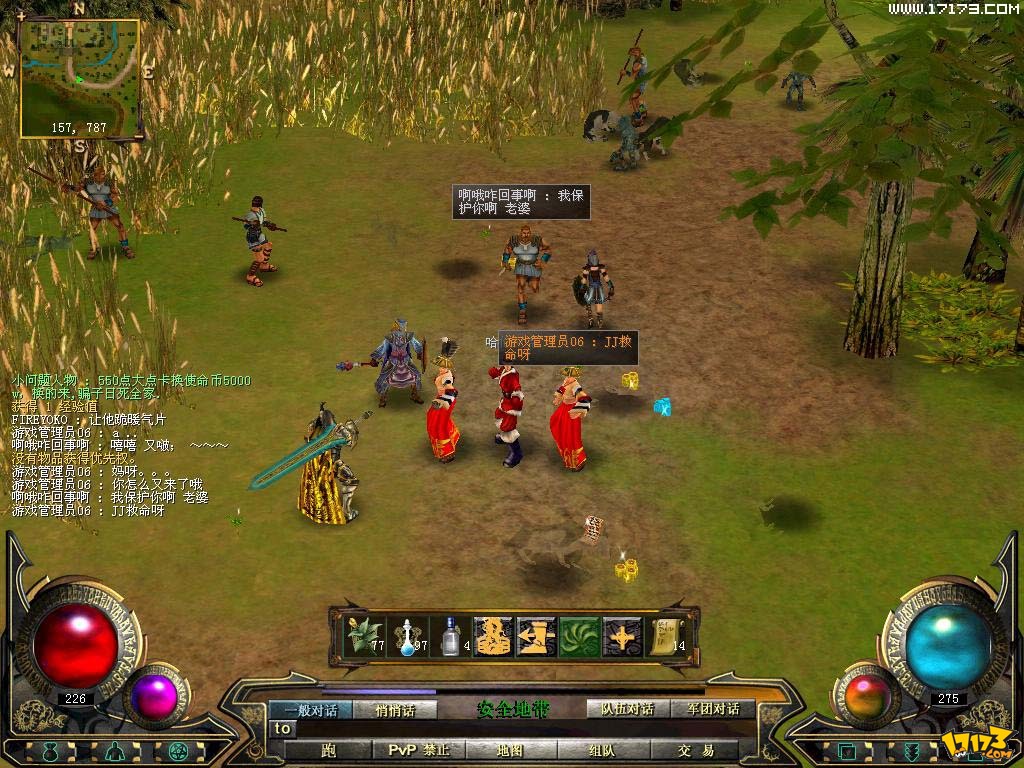Click the 组队 party button
The width and height of the screenshot is (1024, 768).
tap(601, 750)
